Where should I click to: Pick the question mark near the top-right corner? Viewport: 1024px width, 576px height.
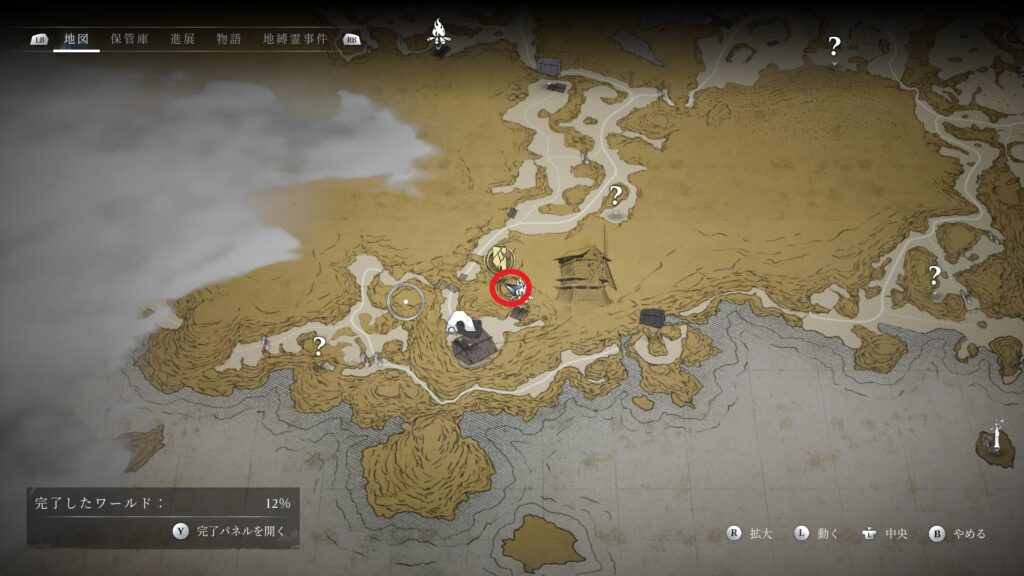(834, 44)
